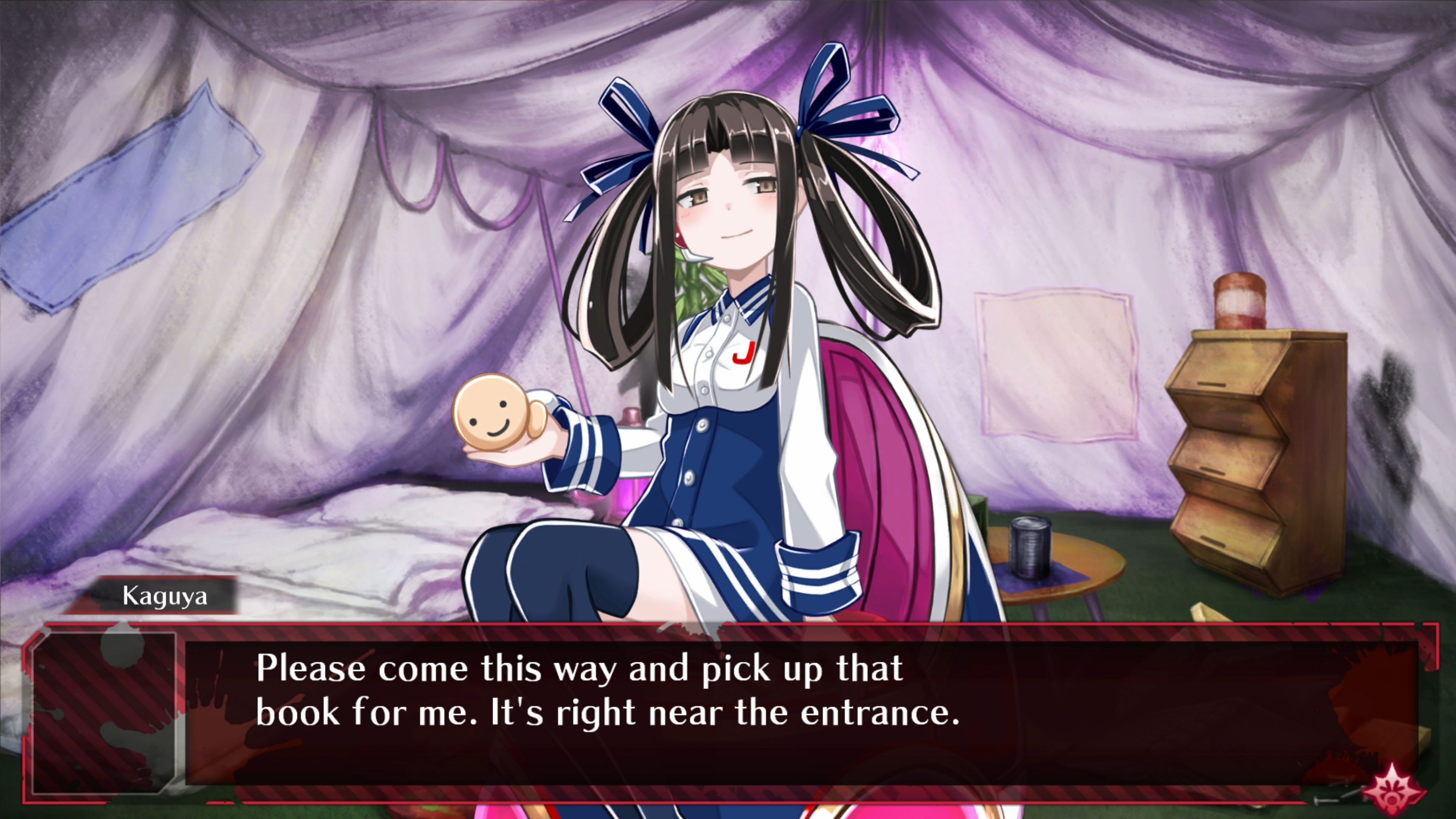The height and width of the screenshot is (819, 1456).
Task: Advance Kaguya's dialogue text box
Action: [791, 712]
